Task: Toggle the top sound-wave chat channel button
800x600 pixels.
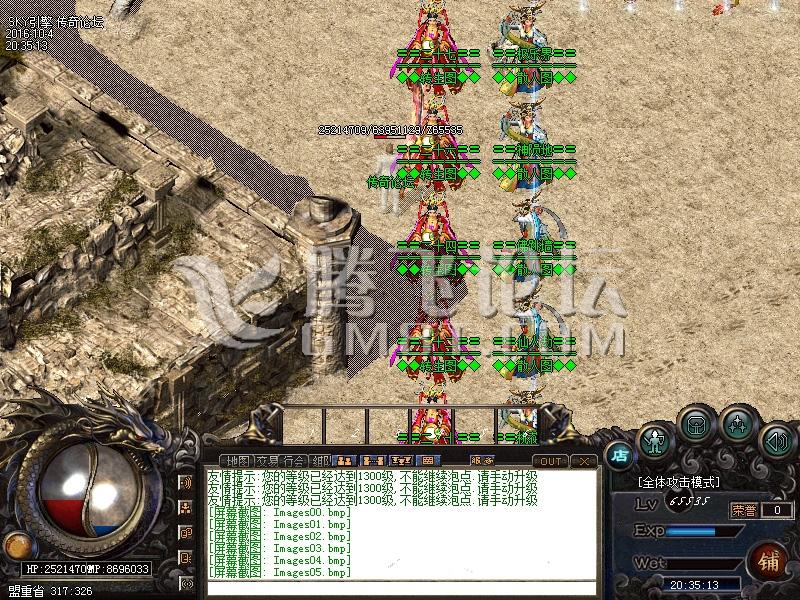Action: (186, 483)
